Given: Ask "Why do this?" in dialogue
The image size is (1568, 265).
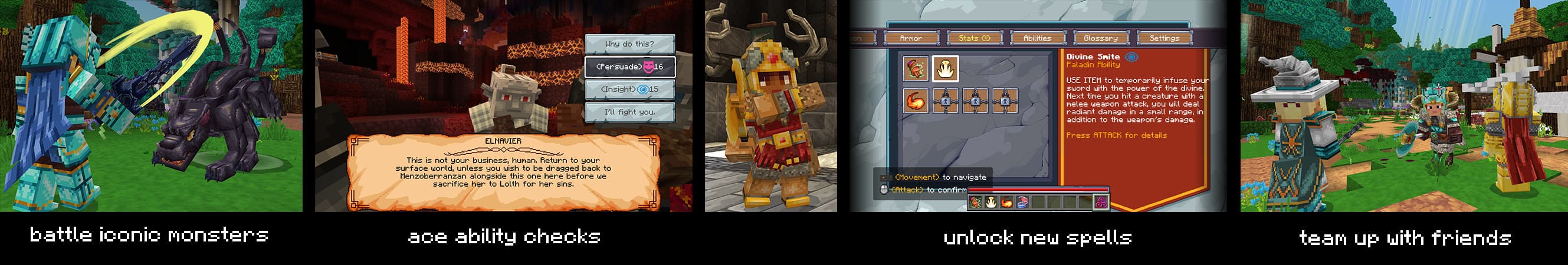Looking at the screenshot, I should pyautogui.click(x=629, y=44).
